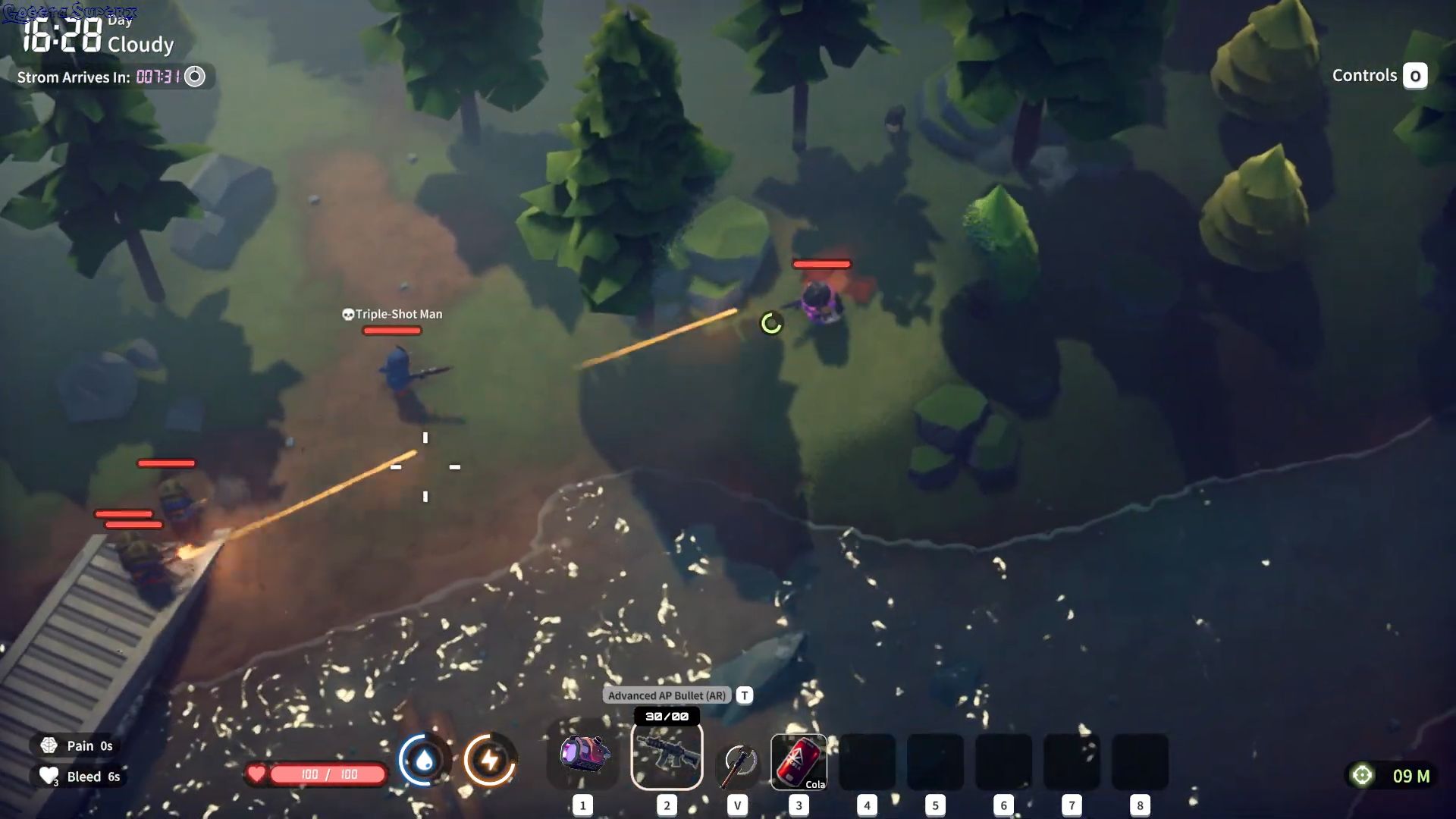Open the duffel bag in hotbar slot 1
This screenshot has width=1456, height=819.
click(582, 756)
